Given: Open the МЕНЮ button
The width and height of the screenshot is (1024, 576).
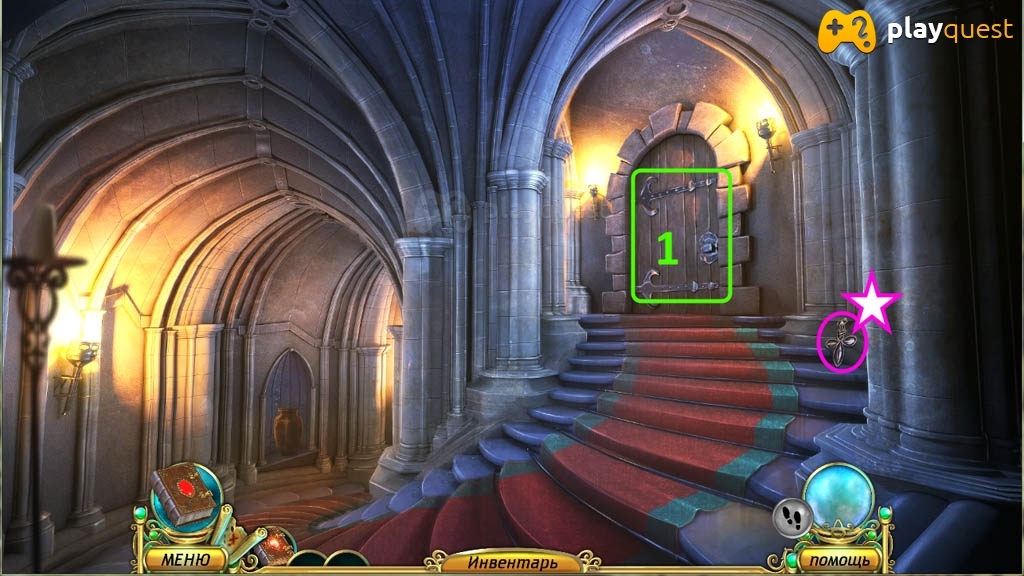Looking at the screenshot, I should click(184, 559).
